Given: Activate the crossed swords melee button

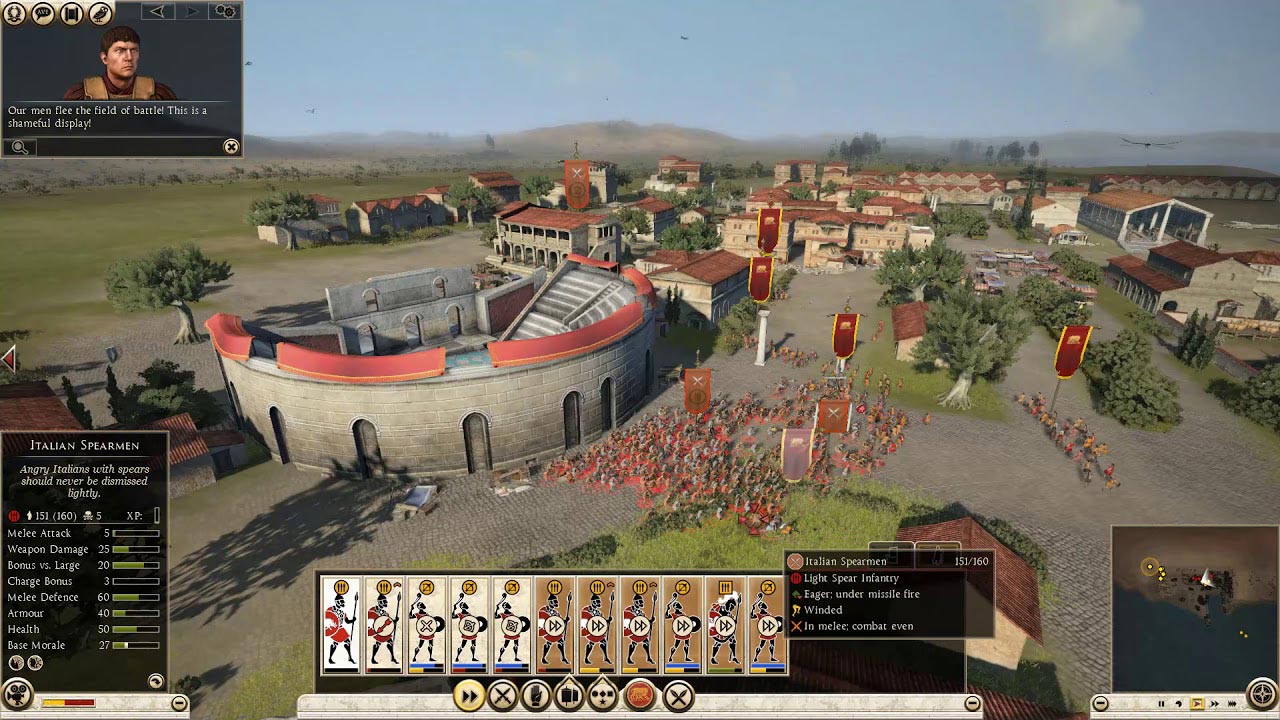Looking at the screenshot, I should 502,695.
